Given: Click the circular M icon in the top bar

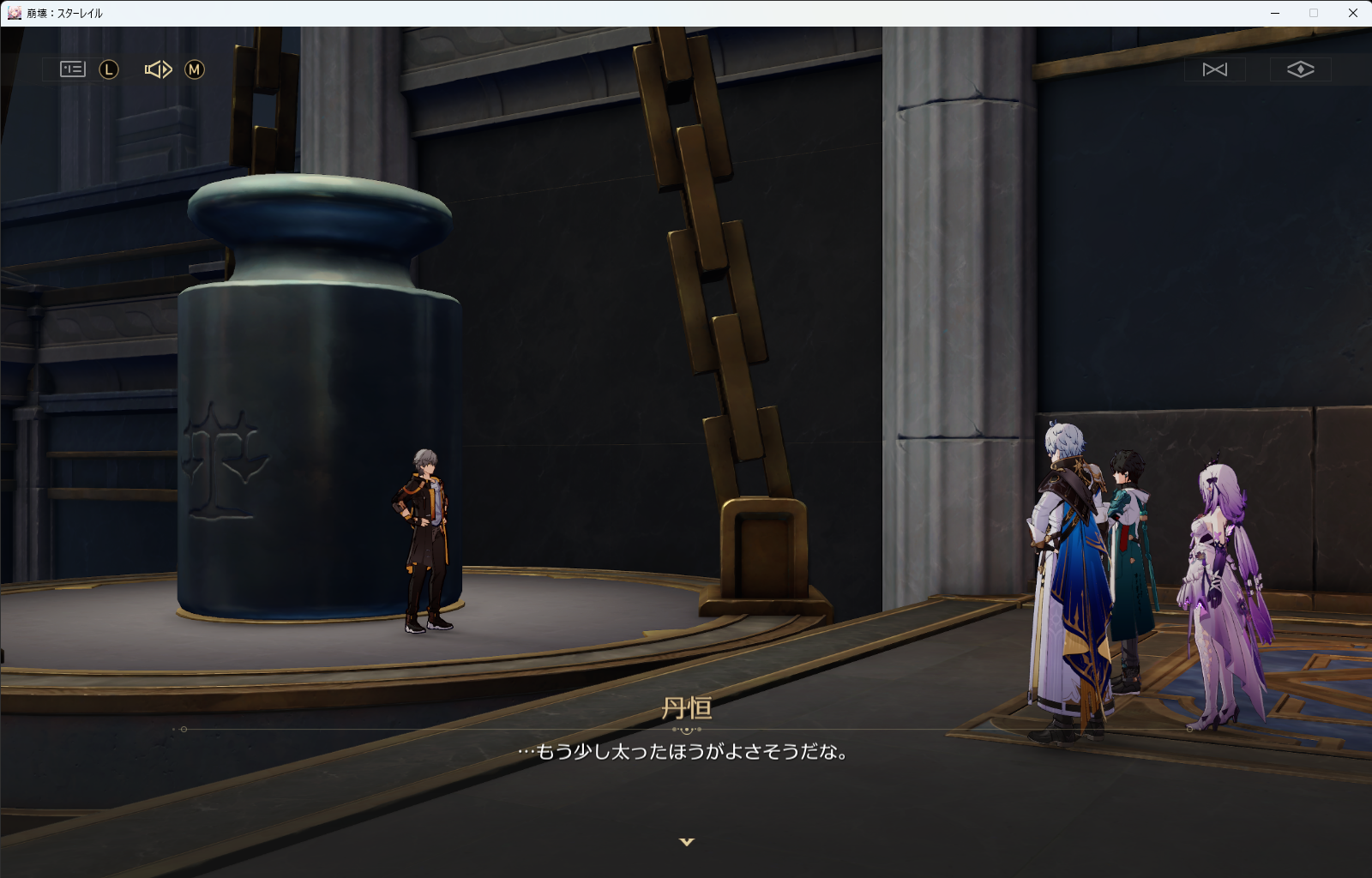Looking at the screenshot, I should click(196, 69).
